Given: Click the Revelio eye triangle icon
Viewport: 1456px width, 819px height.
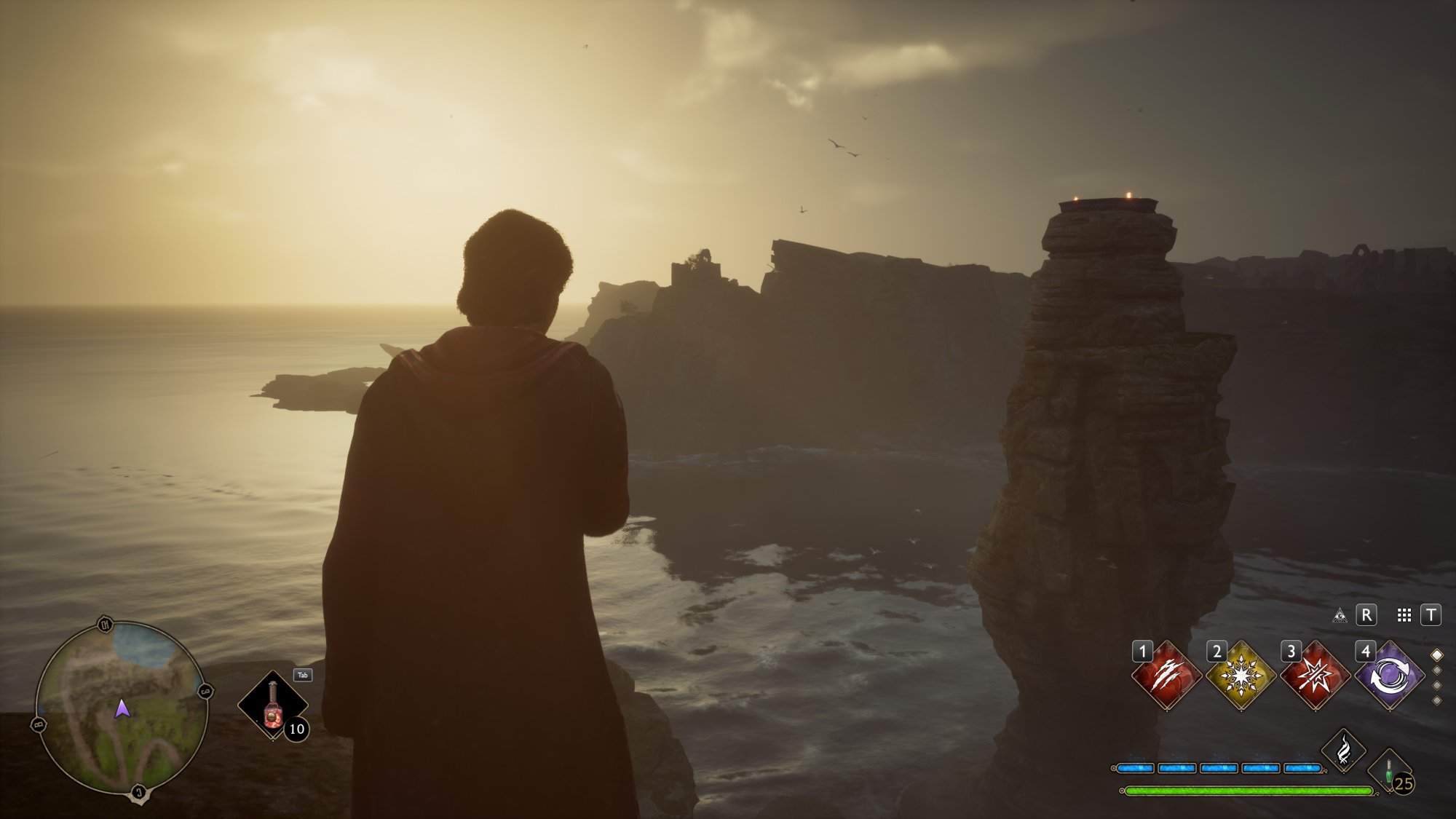Looking at the screenshot, I should [1339, 616].
